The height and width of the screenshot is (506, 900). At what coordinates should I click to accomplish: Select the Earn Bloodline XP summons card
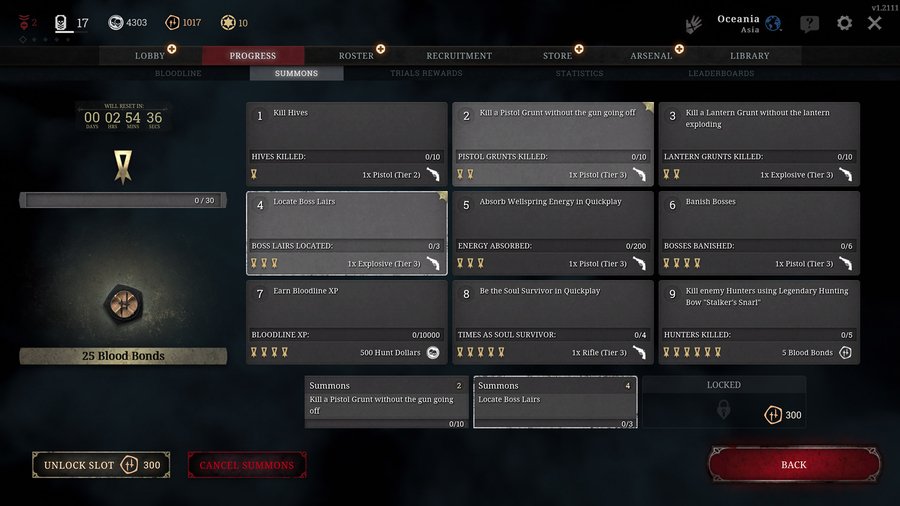tap(346, 321)
